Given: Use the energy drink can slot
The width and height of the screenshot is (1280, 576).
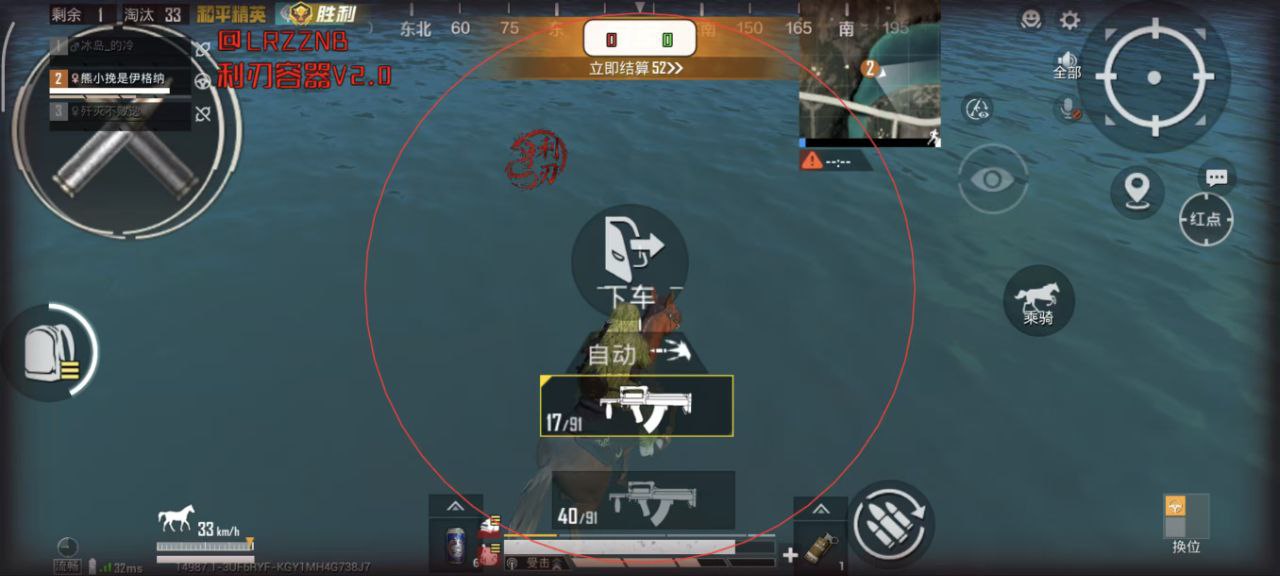Looking at the screenshot, I should (x=456, y=546).
